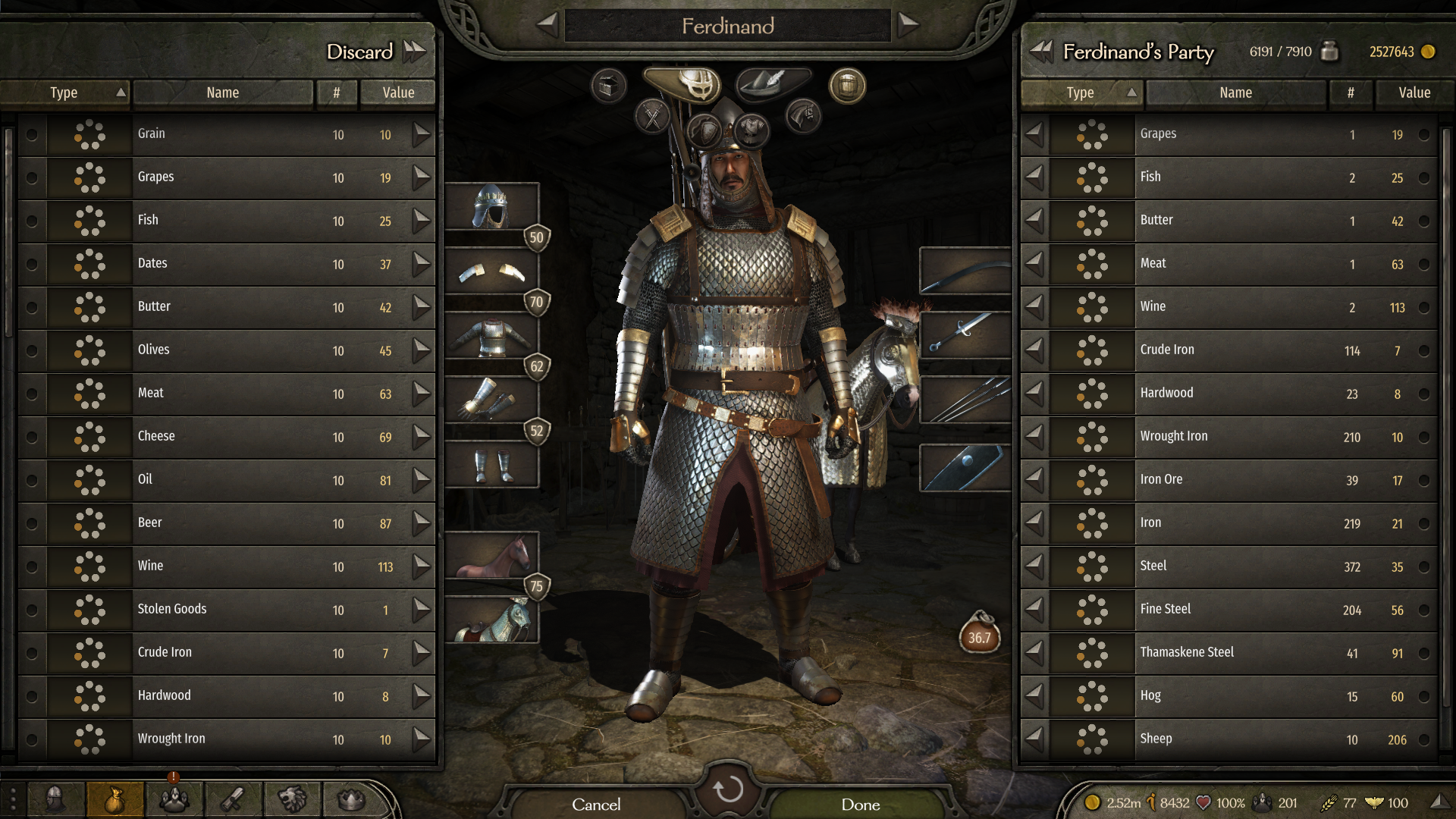Screen dimensions: 1456x819
Task: Open the Kingdom crown icon
Action: pyautogui.click(x=349, y=799)
